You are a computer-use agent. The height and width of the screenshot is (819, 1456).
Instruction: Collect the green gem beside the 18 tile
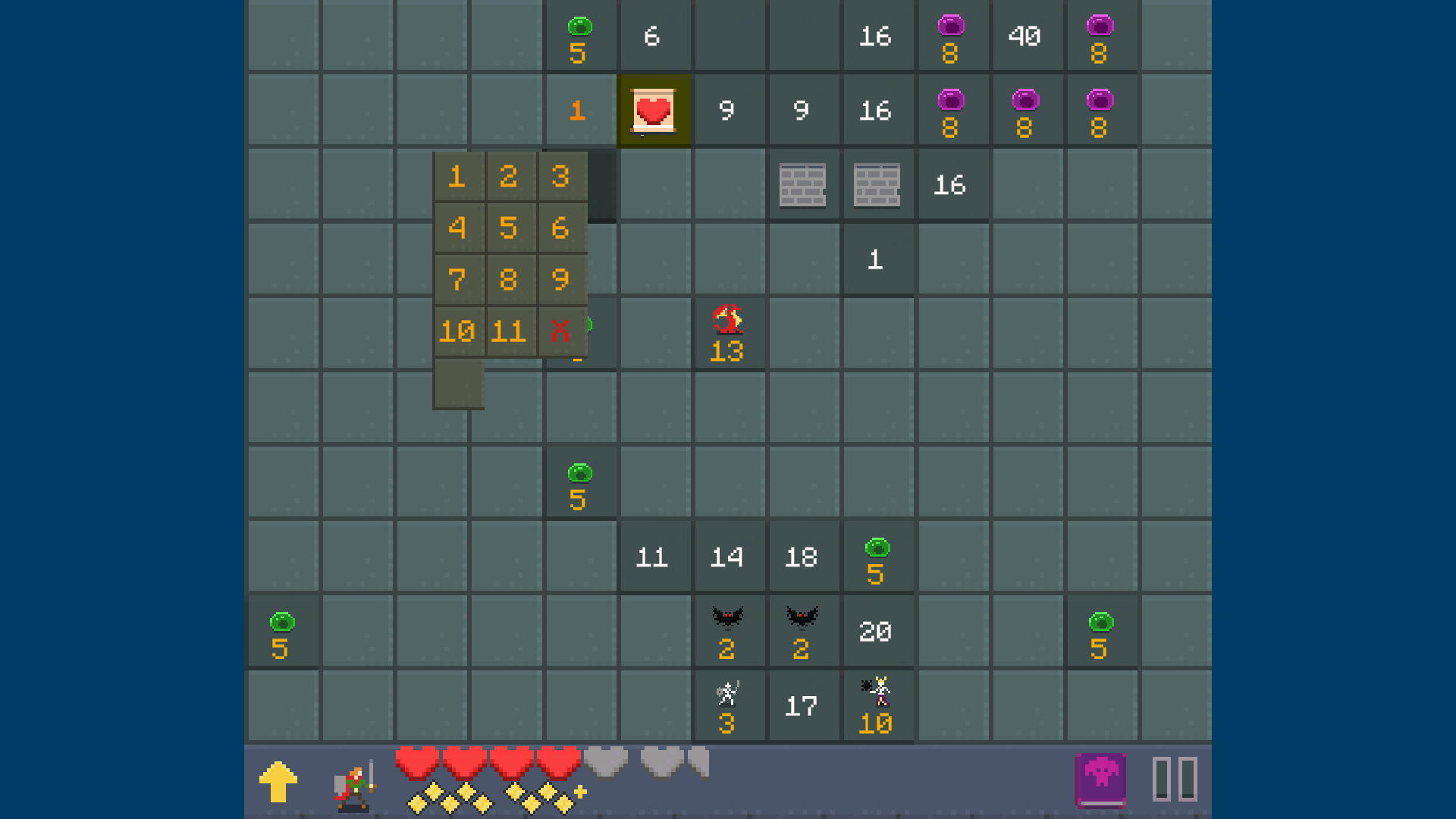tap(877, 557)
